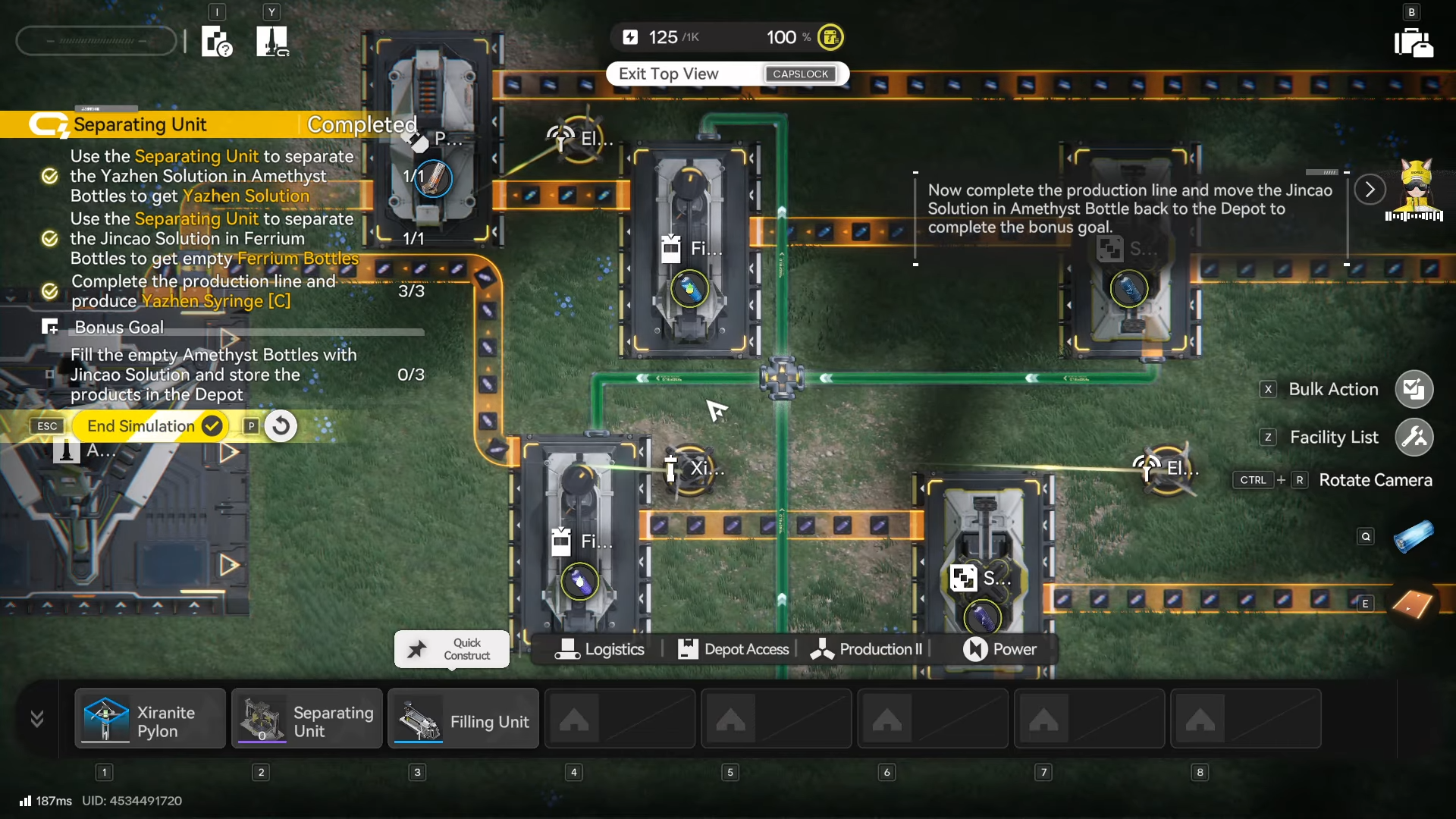The height and width of the screenshot is (819, 1456).
Task: Open the Depot Access category
Action: click(x=733, y=649)
